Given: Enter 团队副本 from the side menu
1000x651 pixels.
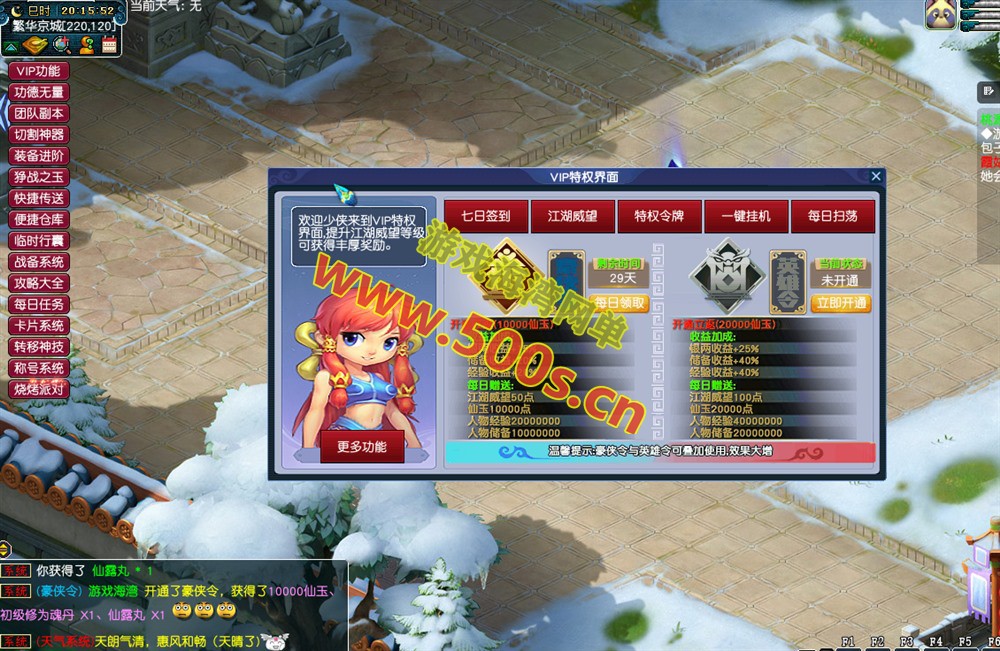Looking at the screenshot, I should 39,113.
